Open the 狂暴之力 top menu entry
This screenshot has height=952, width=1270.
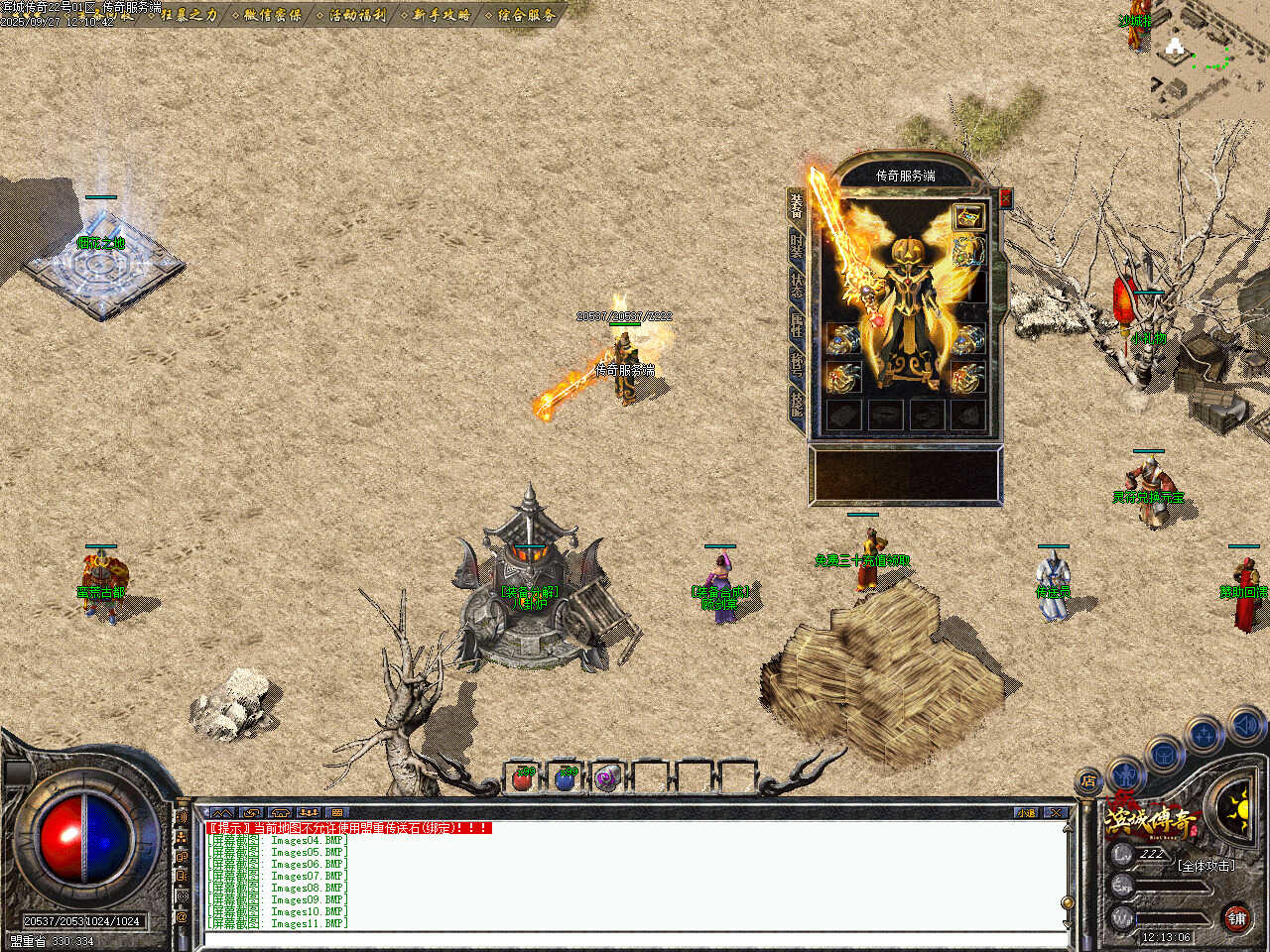coord(189,15)
